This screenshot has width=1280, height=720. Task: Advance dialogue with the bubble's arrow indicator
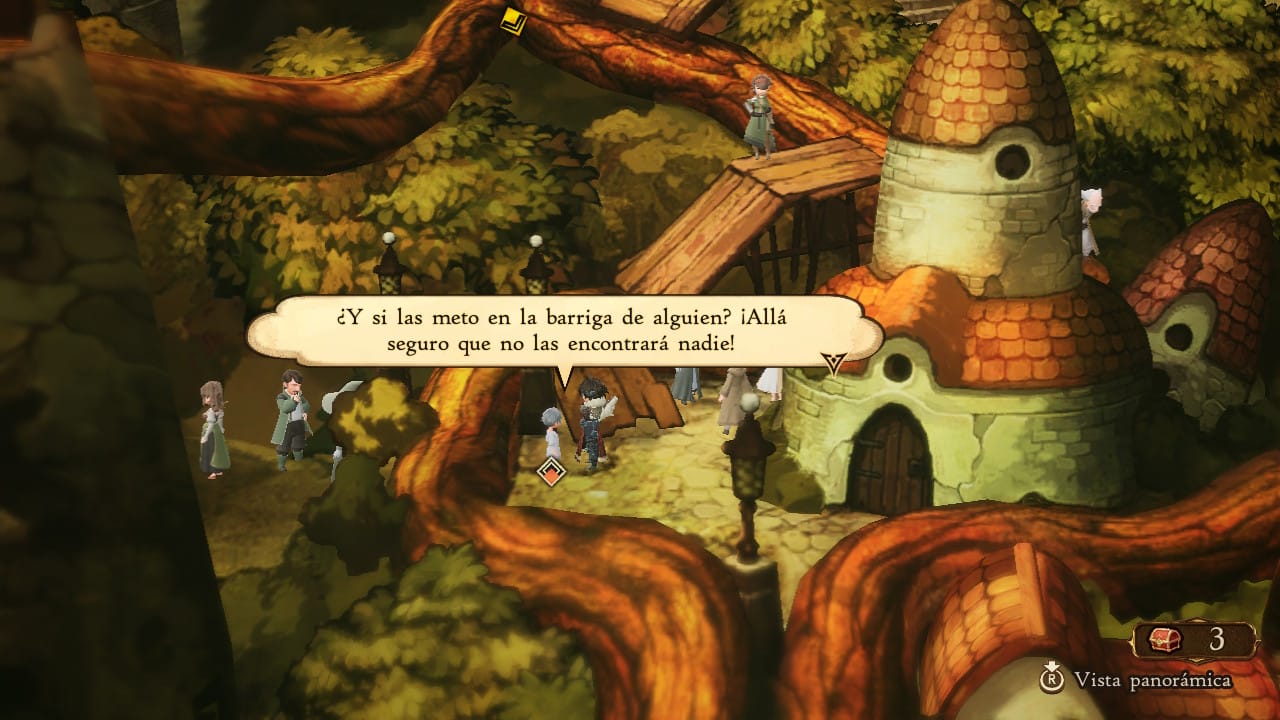(x=834, y=362)
